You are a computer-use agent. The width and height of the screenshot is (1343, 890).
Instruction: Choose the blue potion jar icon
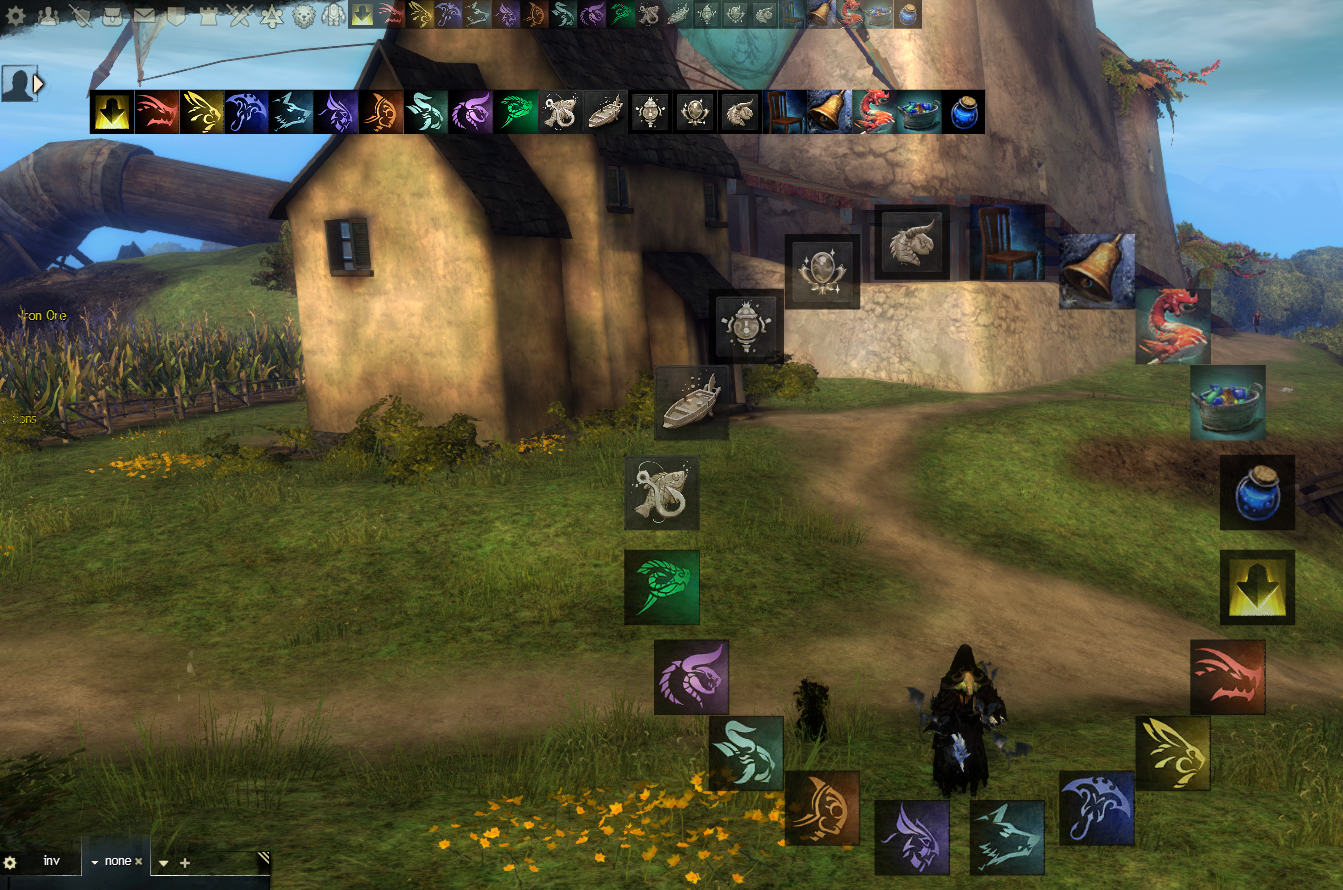[1256, 494]
